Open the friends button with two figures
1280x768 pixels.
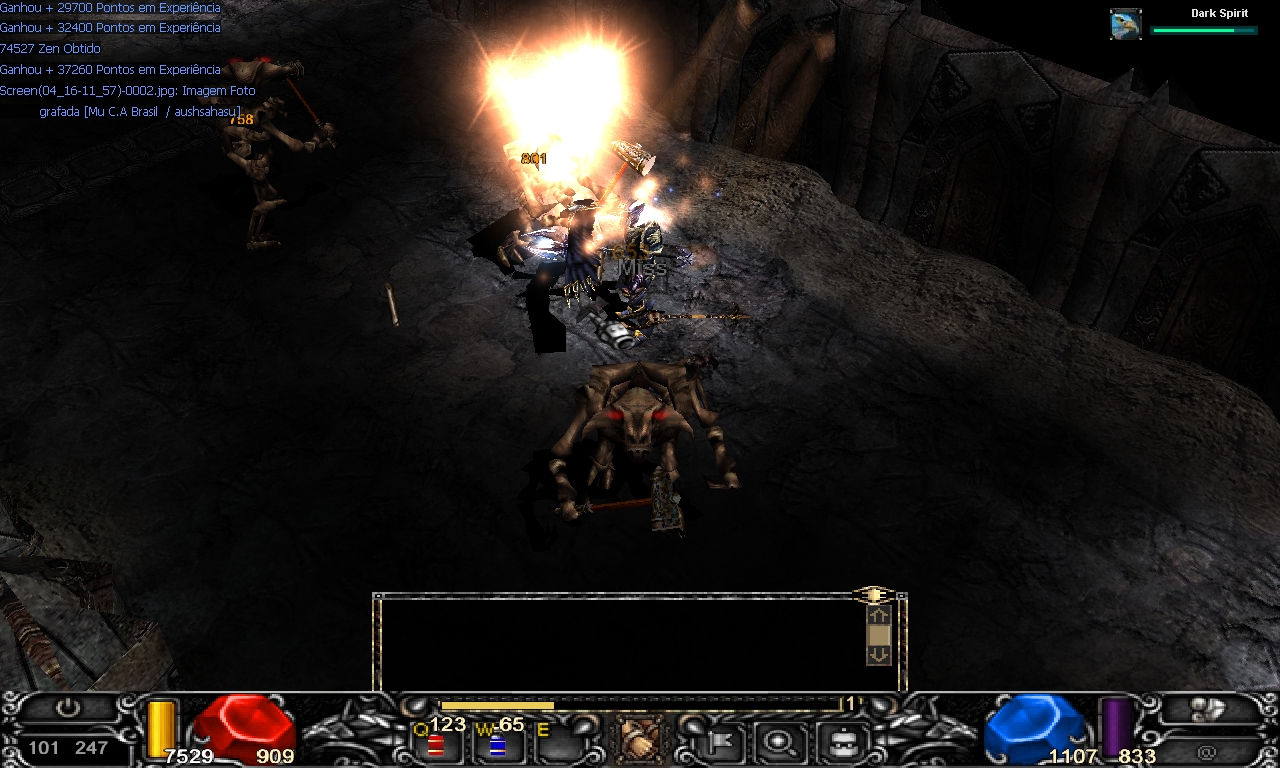1207,708
